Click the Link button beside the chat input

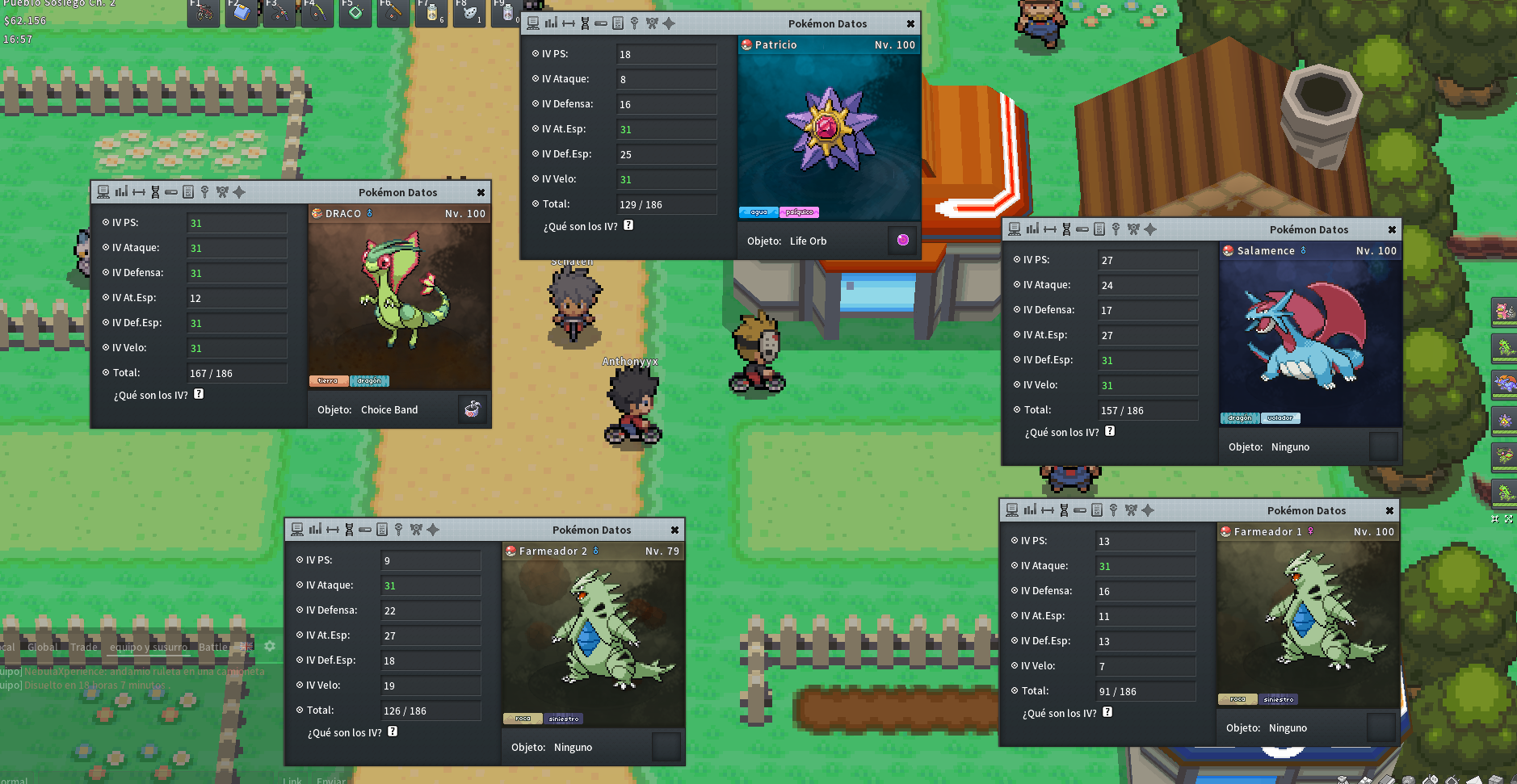(x=292, y=779)
